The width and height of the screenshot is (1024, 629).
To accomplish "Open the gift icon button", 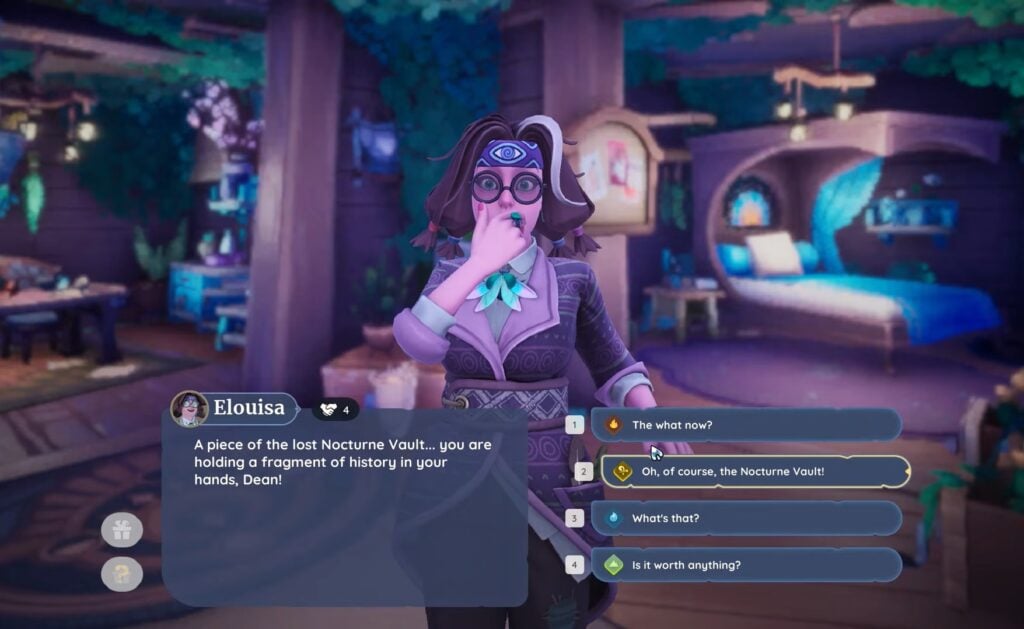I will tap(122, 530).
